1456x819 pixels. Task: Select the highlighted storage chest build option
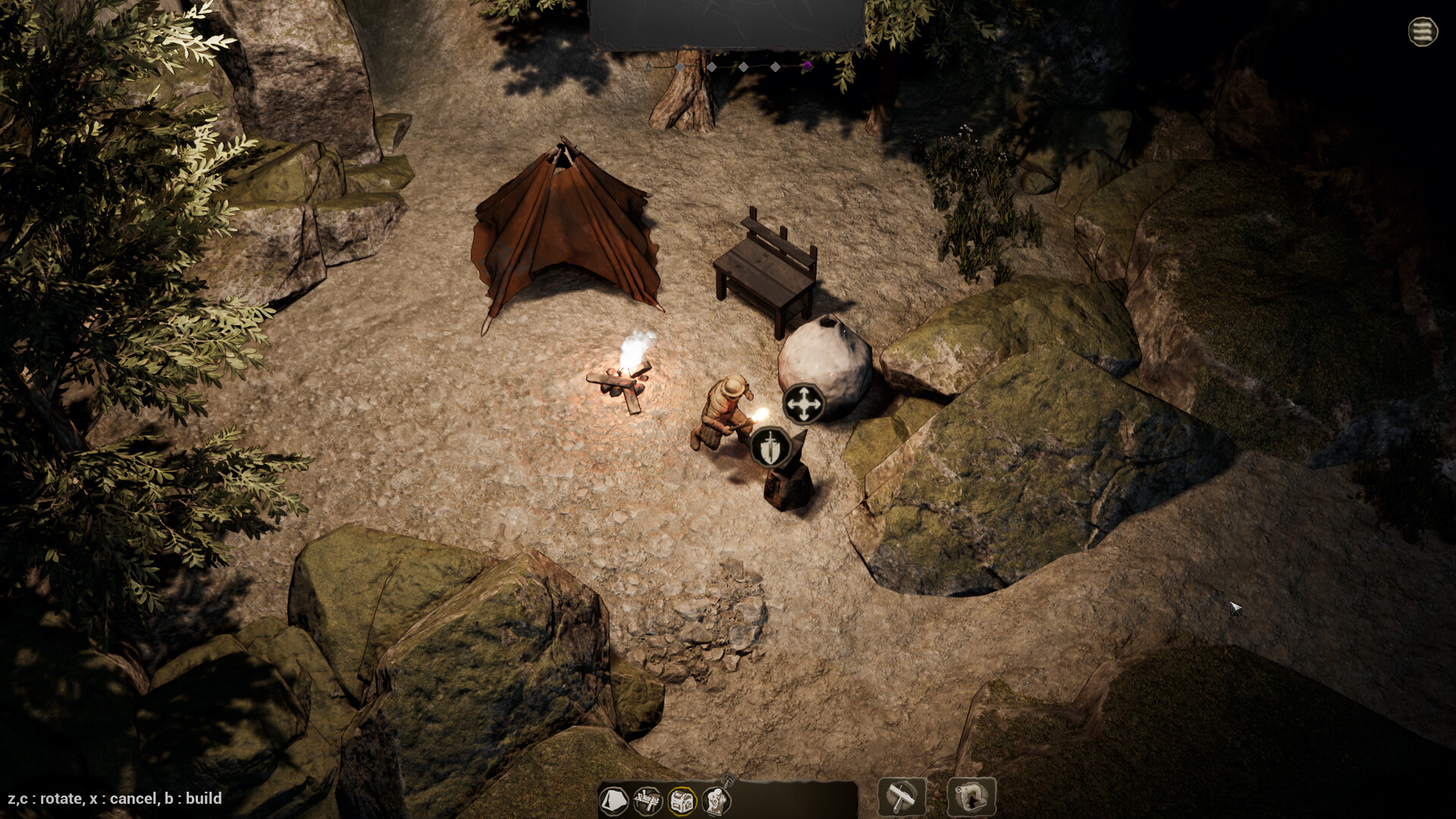[681, 801]
